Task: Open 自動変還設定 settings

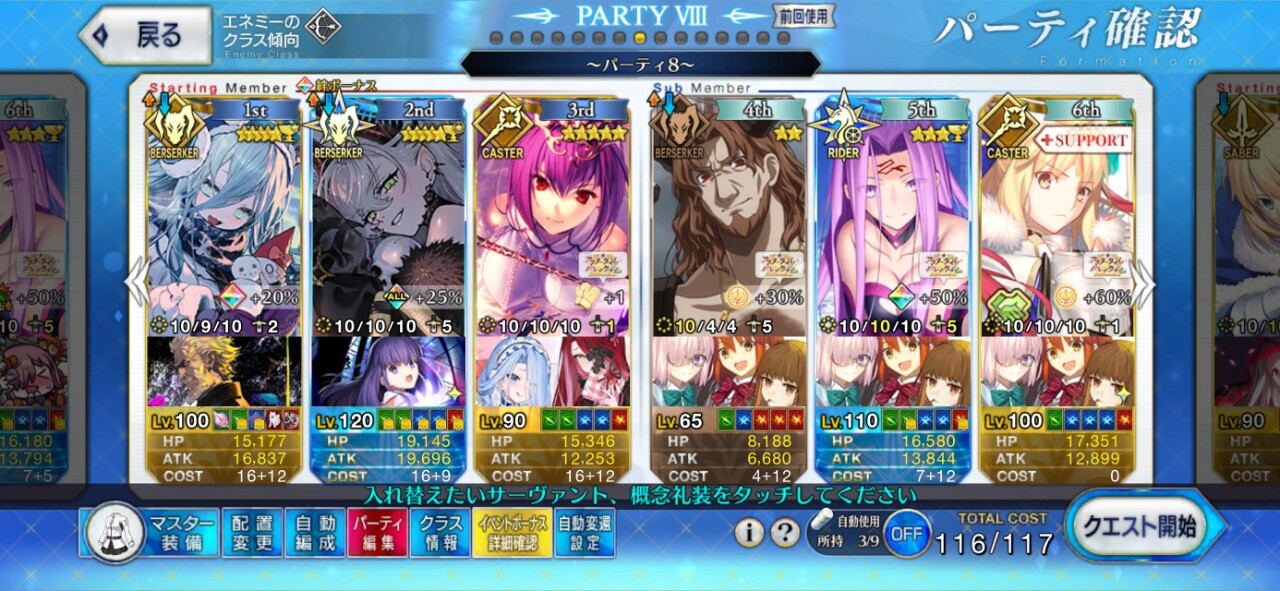Action: tap(585, 533)
